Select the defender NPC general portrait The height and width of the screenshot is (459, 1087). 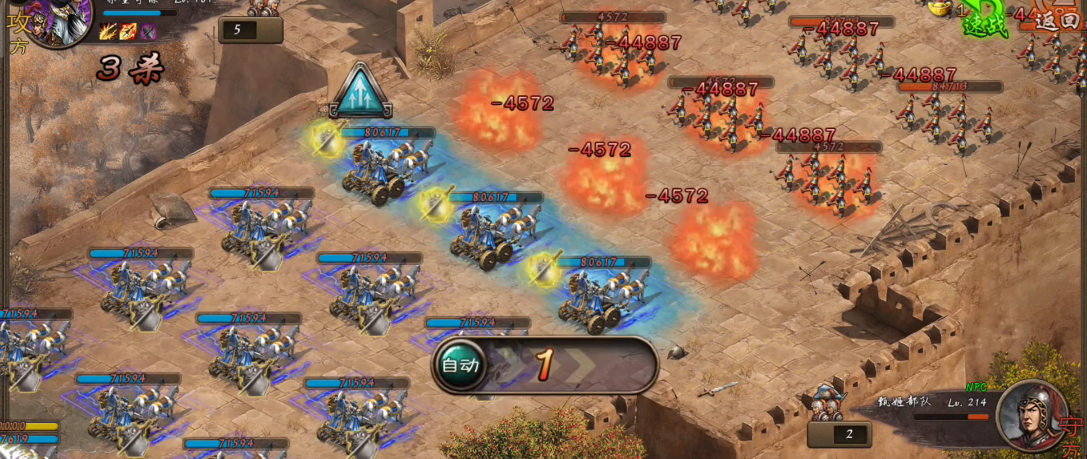(x=1031, y=413)
